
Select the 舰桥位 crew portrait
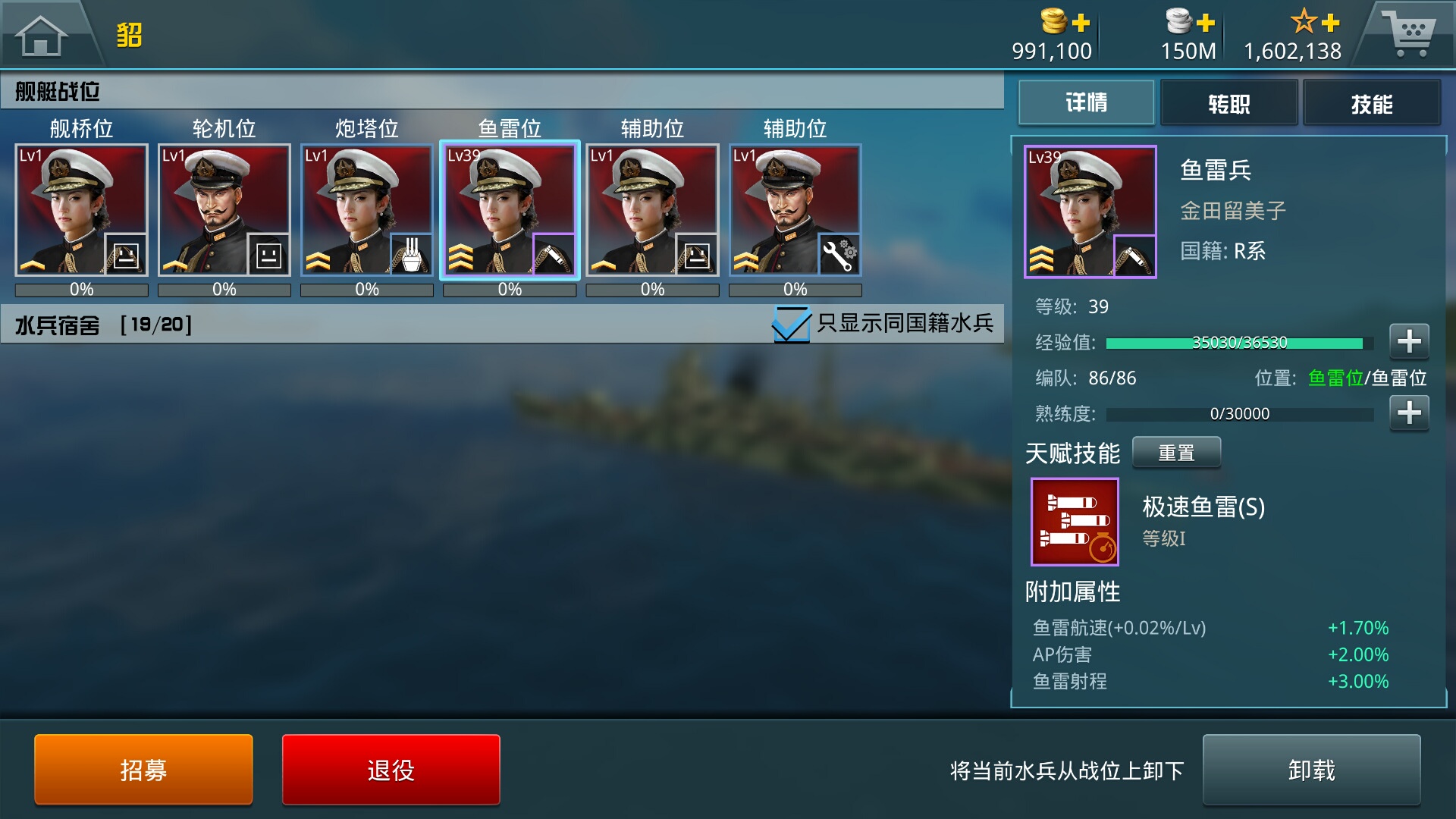82,210
